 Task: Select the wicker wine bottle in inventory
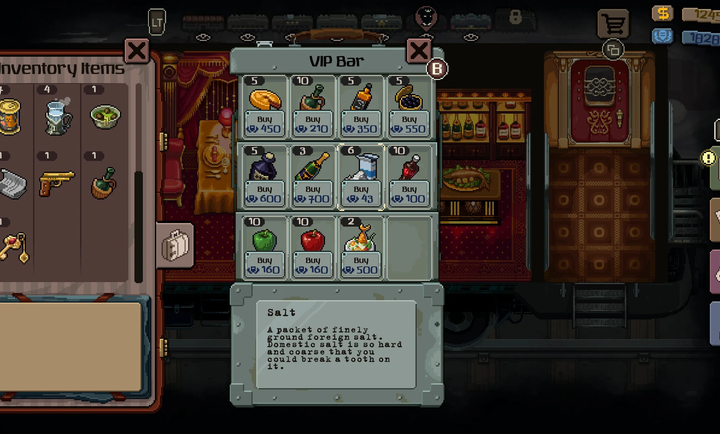point(104,184)
